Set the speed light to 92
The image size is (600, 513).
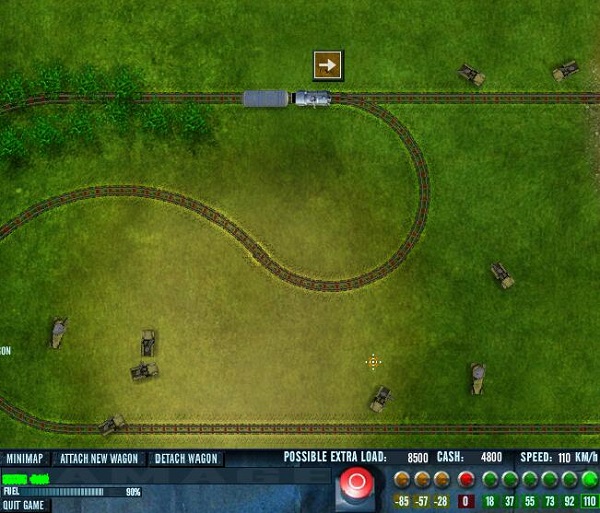click(570, 480)
